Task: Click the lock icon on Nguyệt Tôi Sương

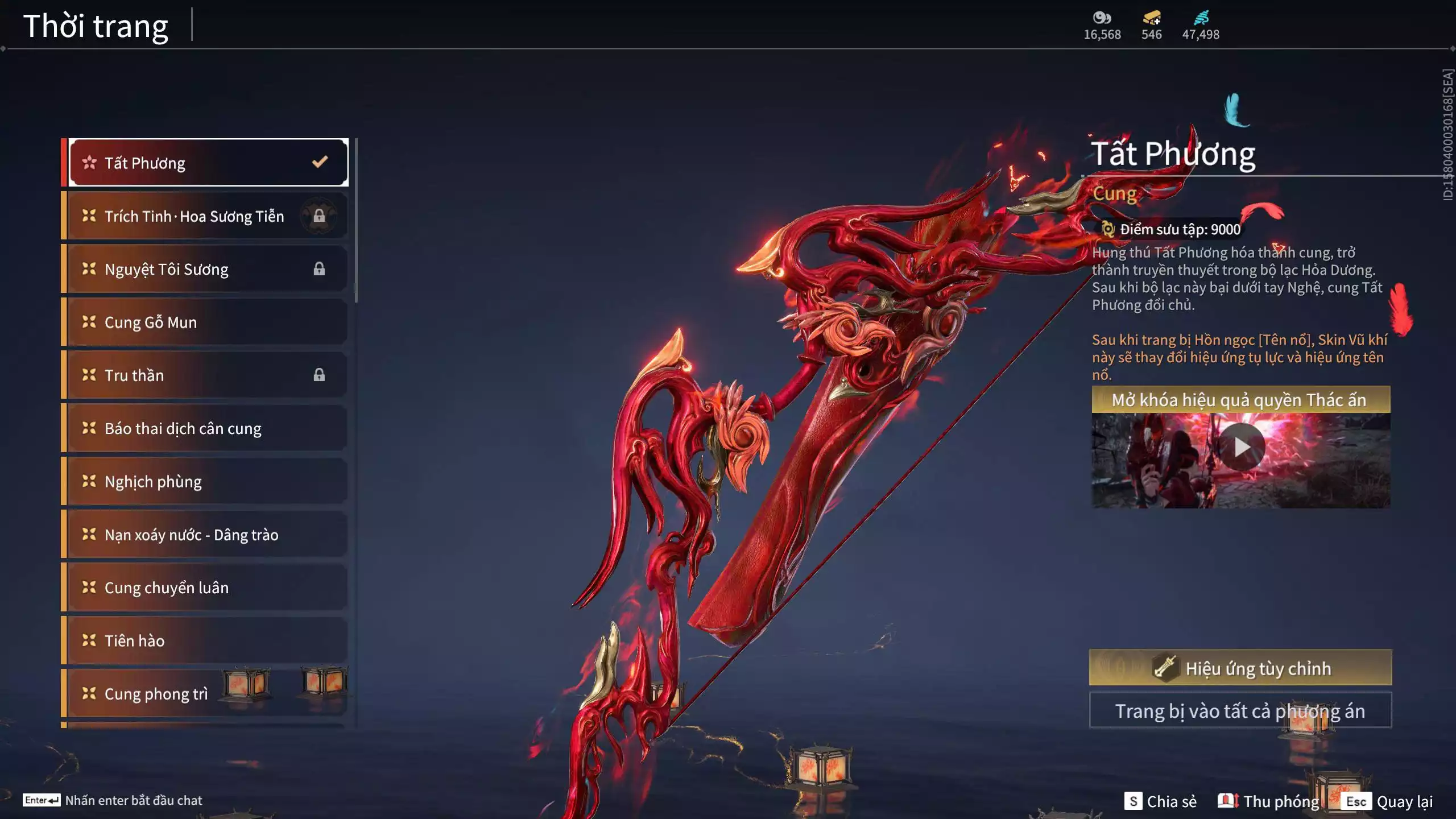Action: 319,269
